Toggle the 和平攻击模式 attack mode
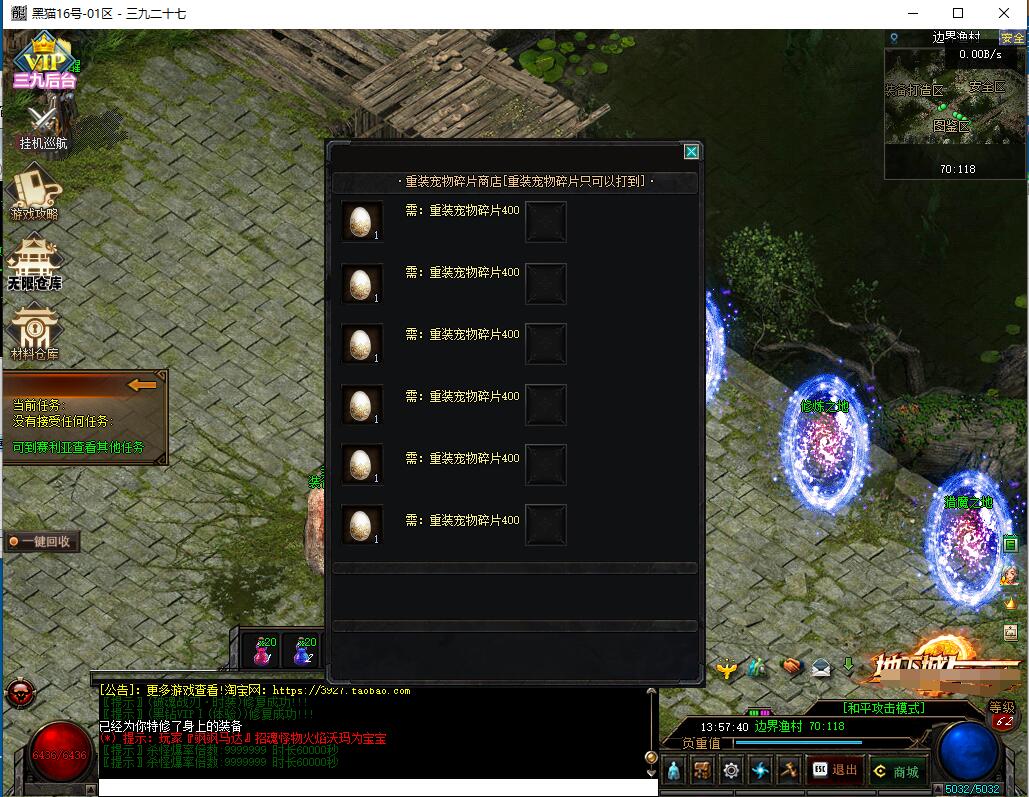1029x797 pixels. [884, 708]
